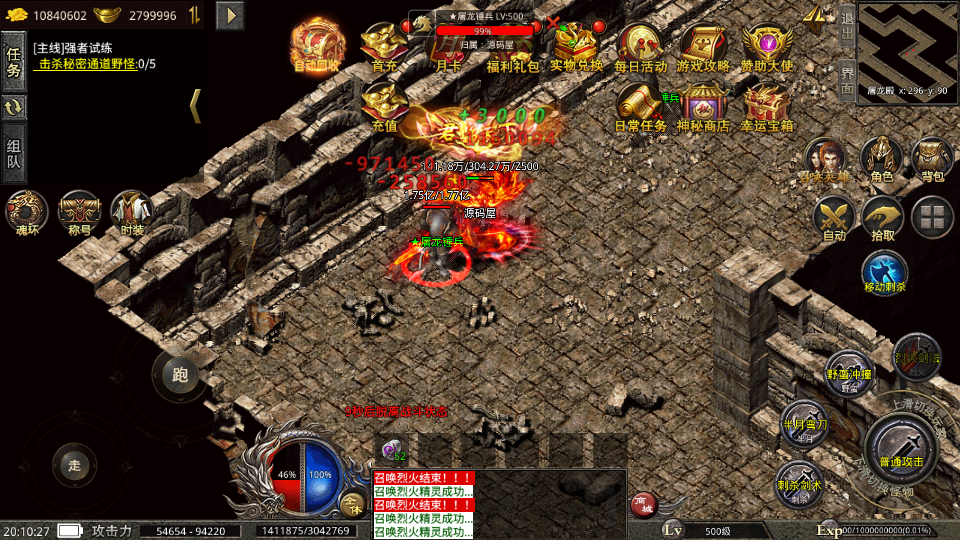Toggle 自动 auto-combat
960x540 pixels.
pos(833,218)
